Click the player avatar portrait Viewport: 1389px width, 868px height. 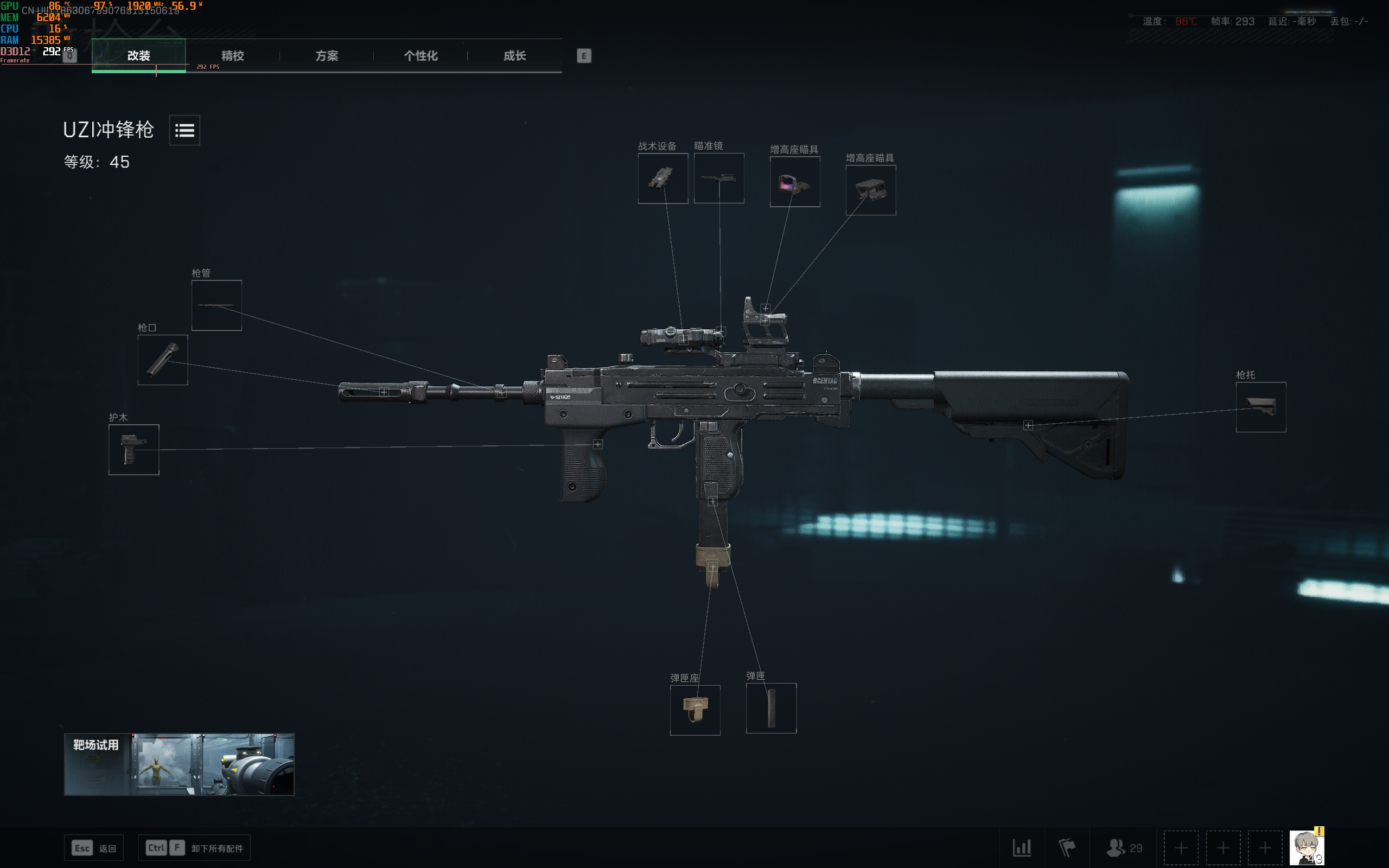coord(1307,847)
